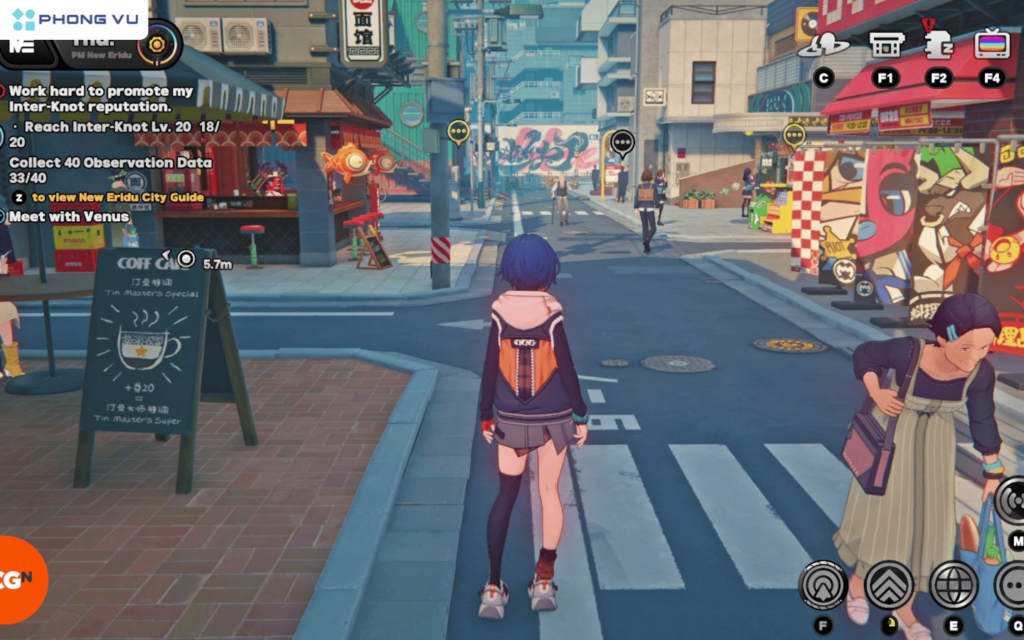Select the Collect 40 Observation Data objective
Image resolution: width=1024 pixels, height=640 pixels.
coord(111,163)
